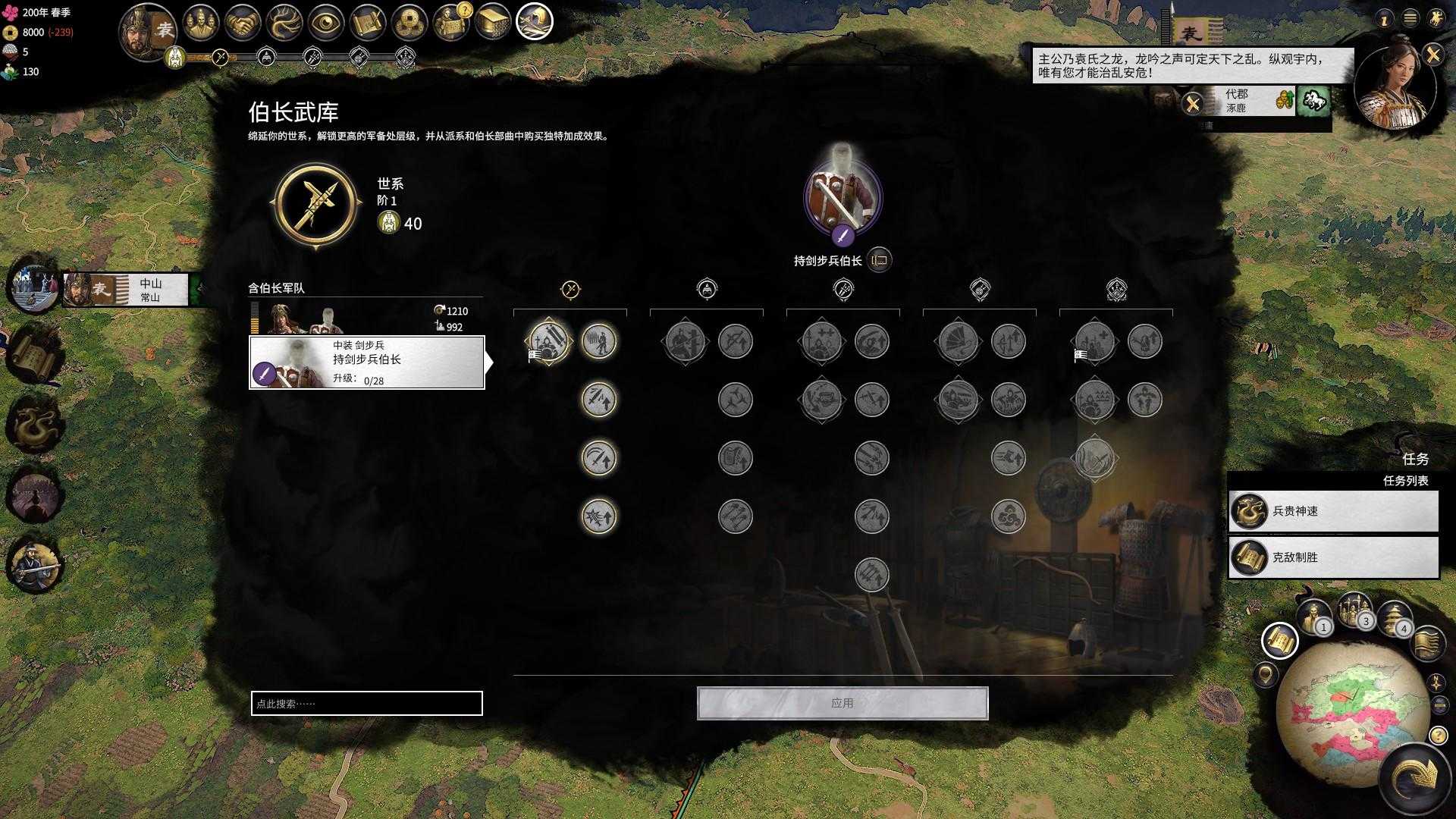Screen dimensions: 1456x819
Task: Open the armies list with badge 3
Action: (x=1354, y=610)
